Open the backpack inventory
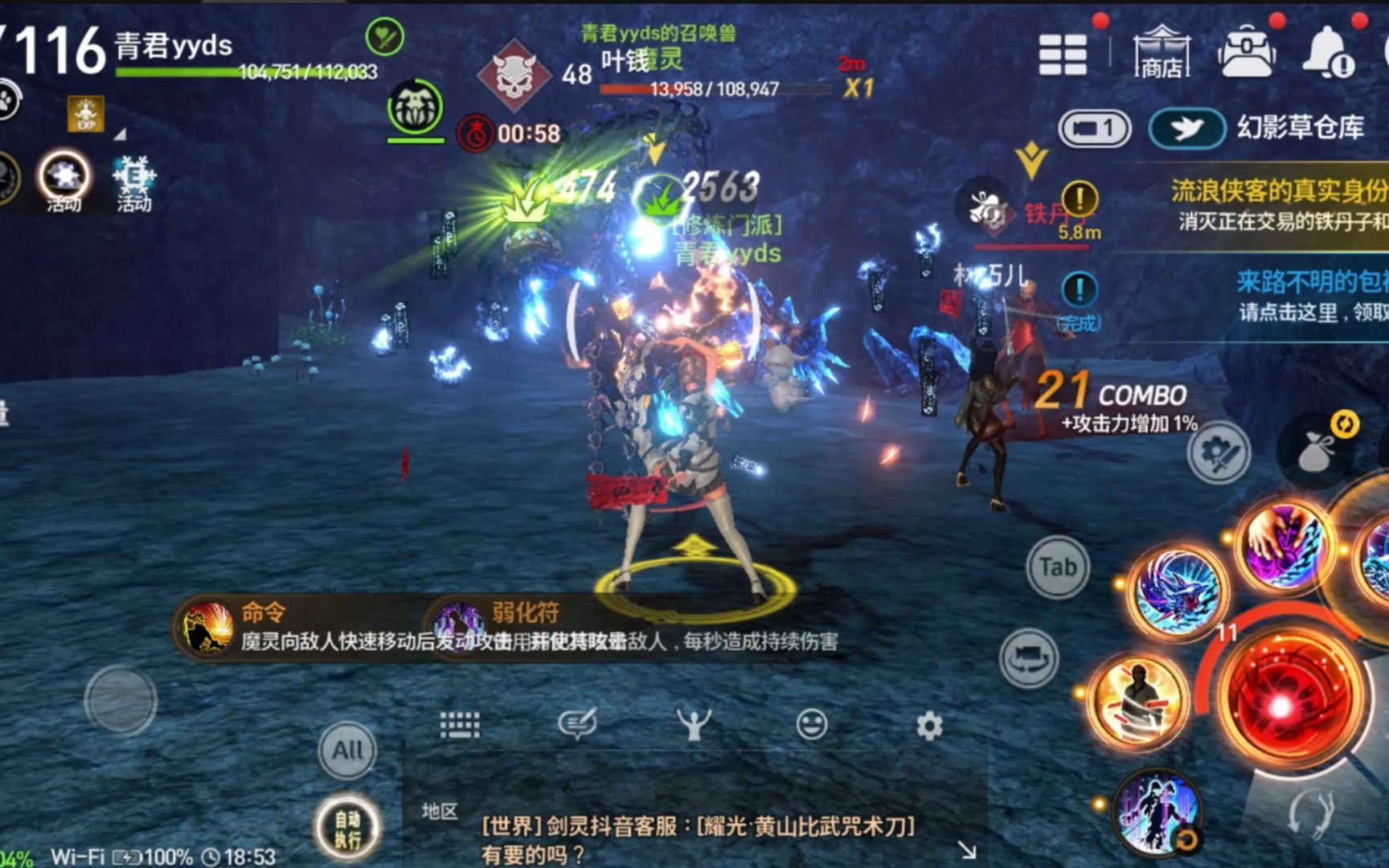 1246,51
